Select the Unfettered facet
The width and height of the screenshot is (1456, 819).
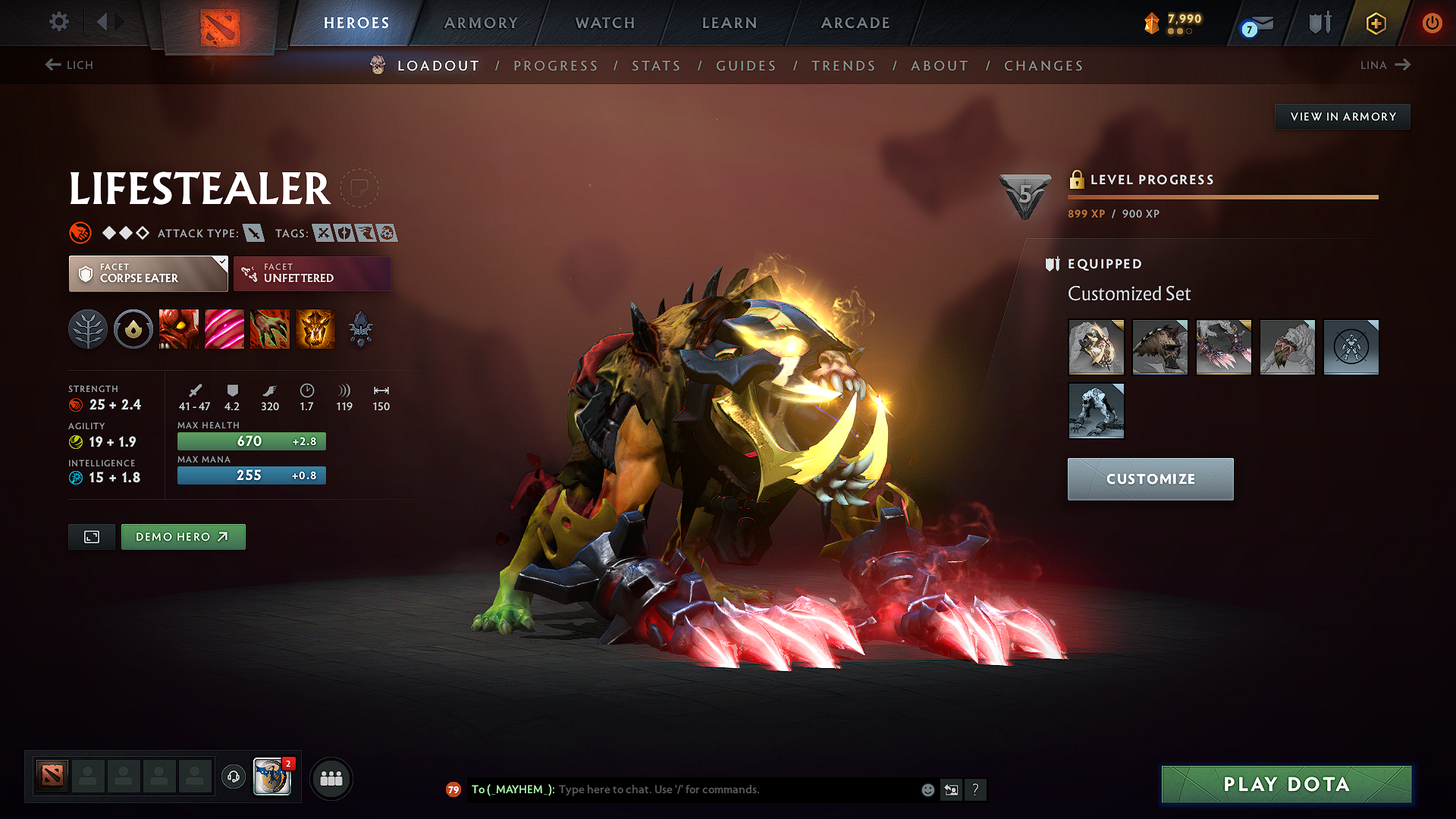[x=312, y=273]
